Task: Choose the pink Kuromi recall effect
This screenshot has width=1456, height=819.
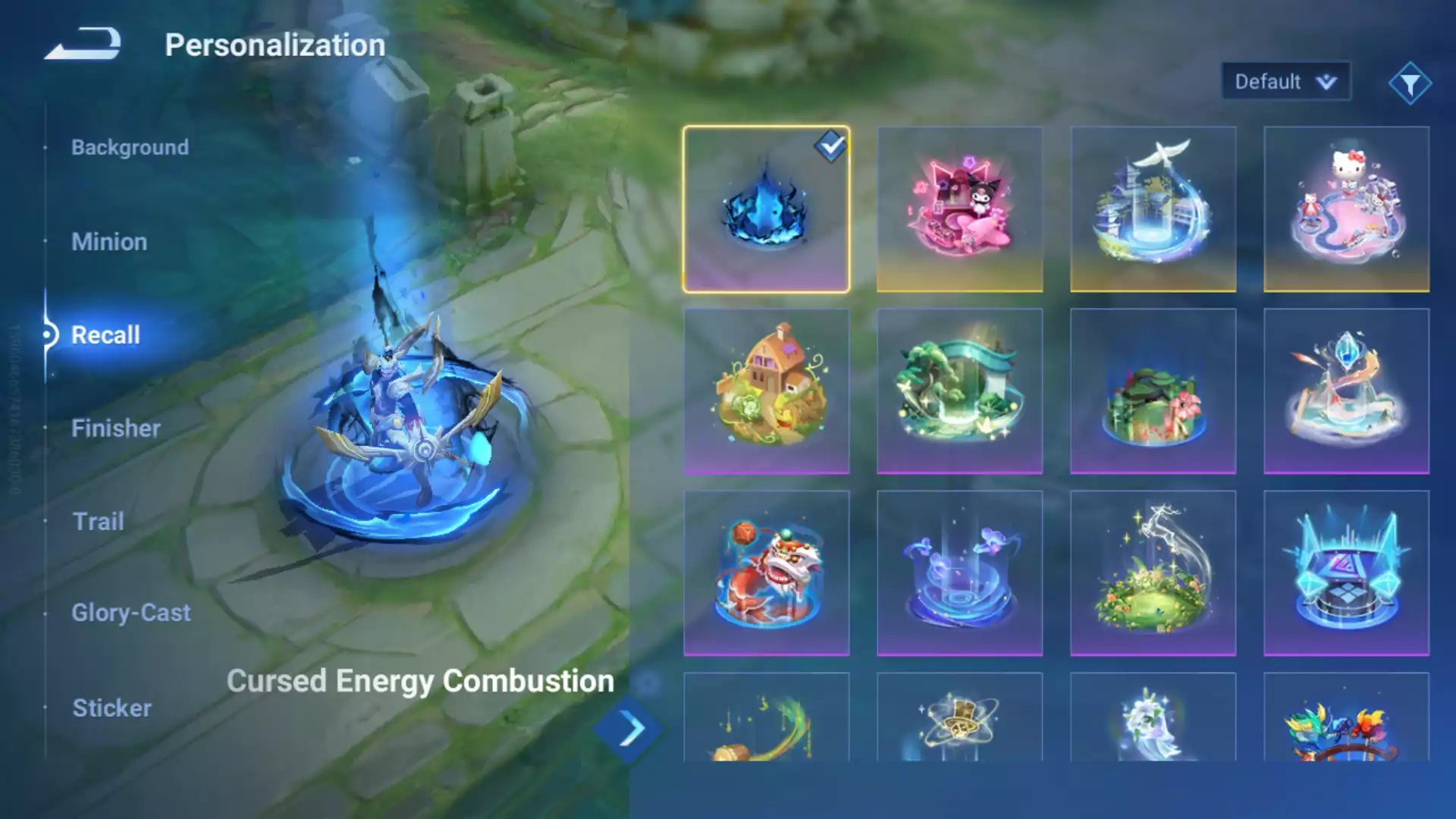Action: (x=959, y=209)
